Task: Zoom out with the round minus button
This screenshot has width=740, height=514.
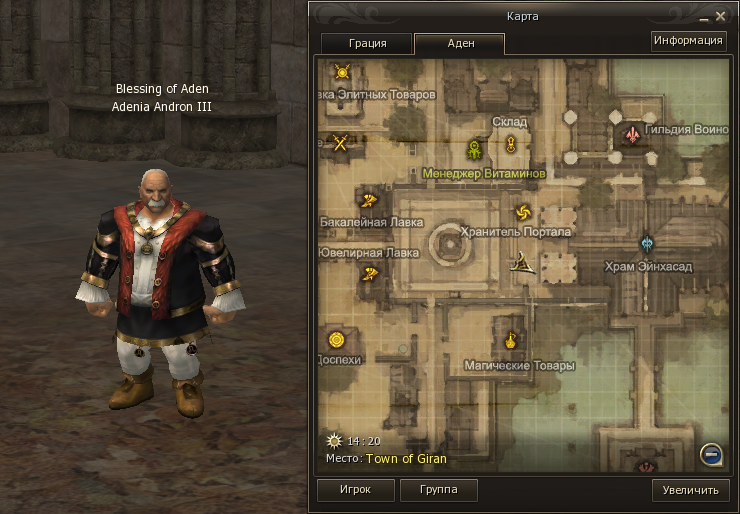Action: [711, 454]
